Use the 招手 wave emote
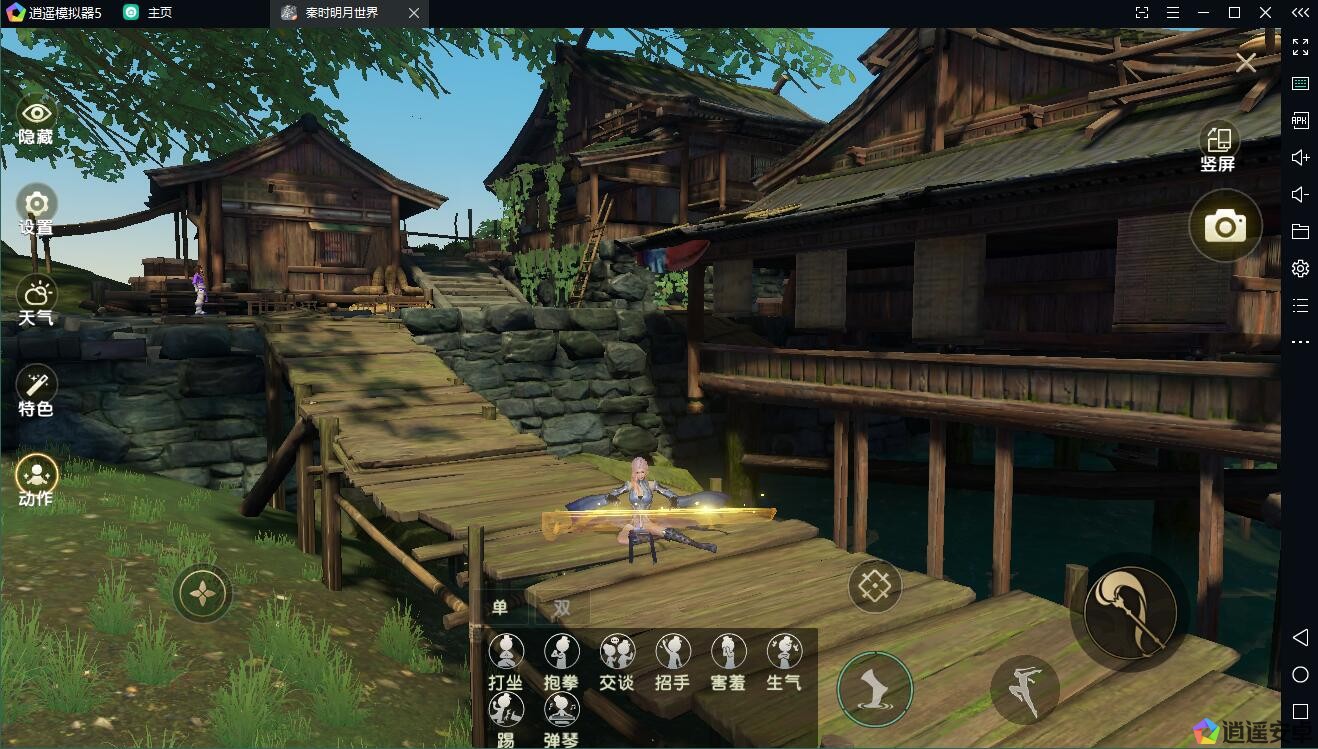This screenshot has height=749, width=1318. [673, 661]
